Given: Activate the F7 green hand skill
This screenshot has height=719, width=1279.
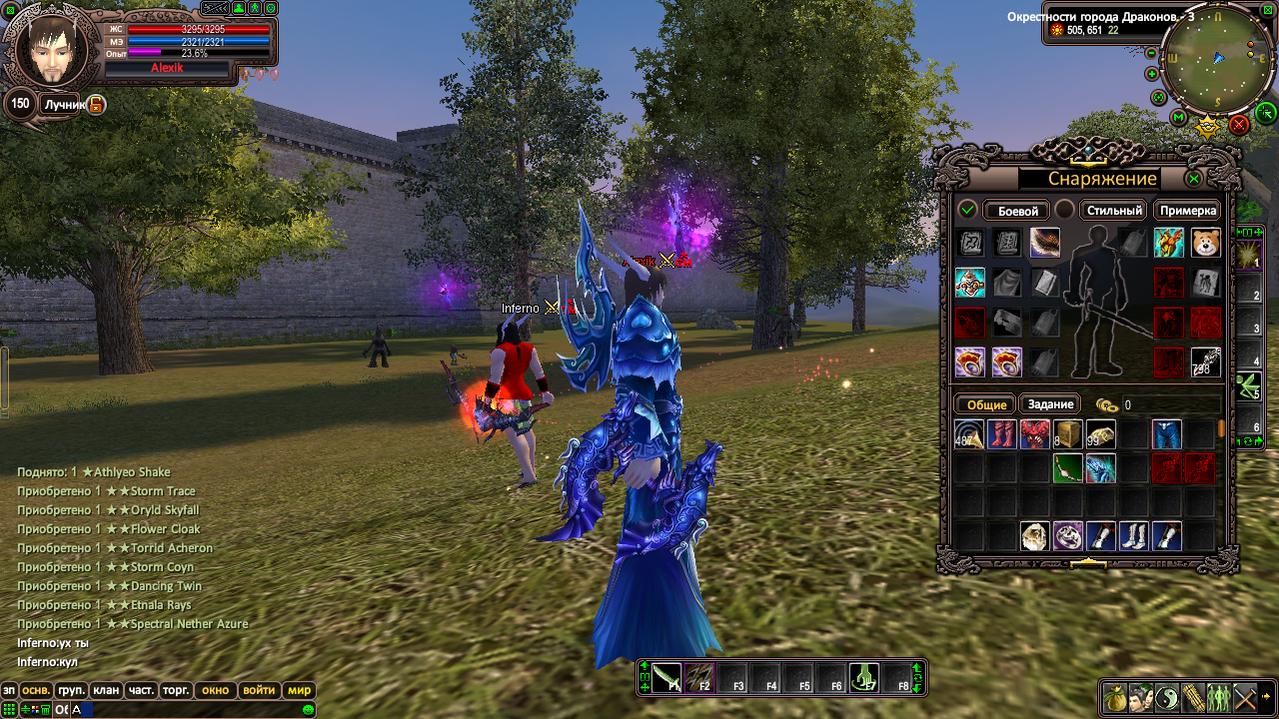Looking at the screenshot, I should coord(865,677).
